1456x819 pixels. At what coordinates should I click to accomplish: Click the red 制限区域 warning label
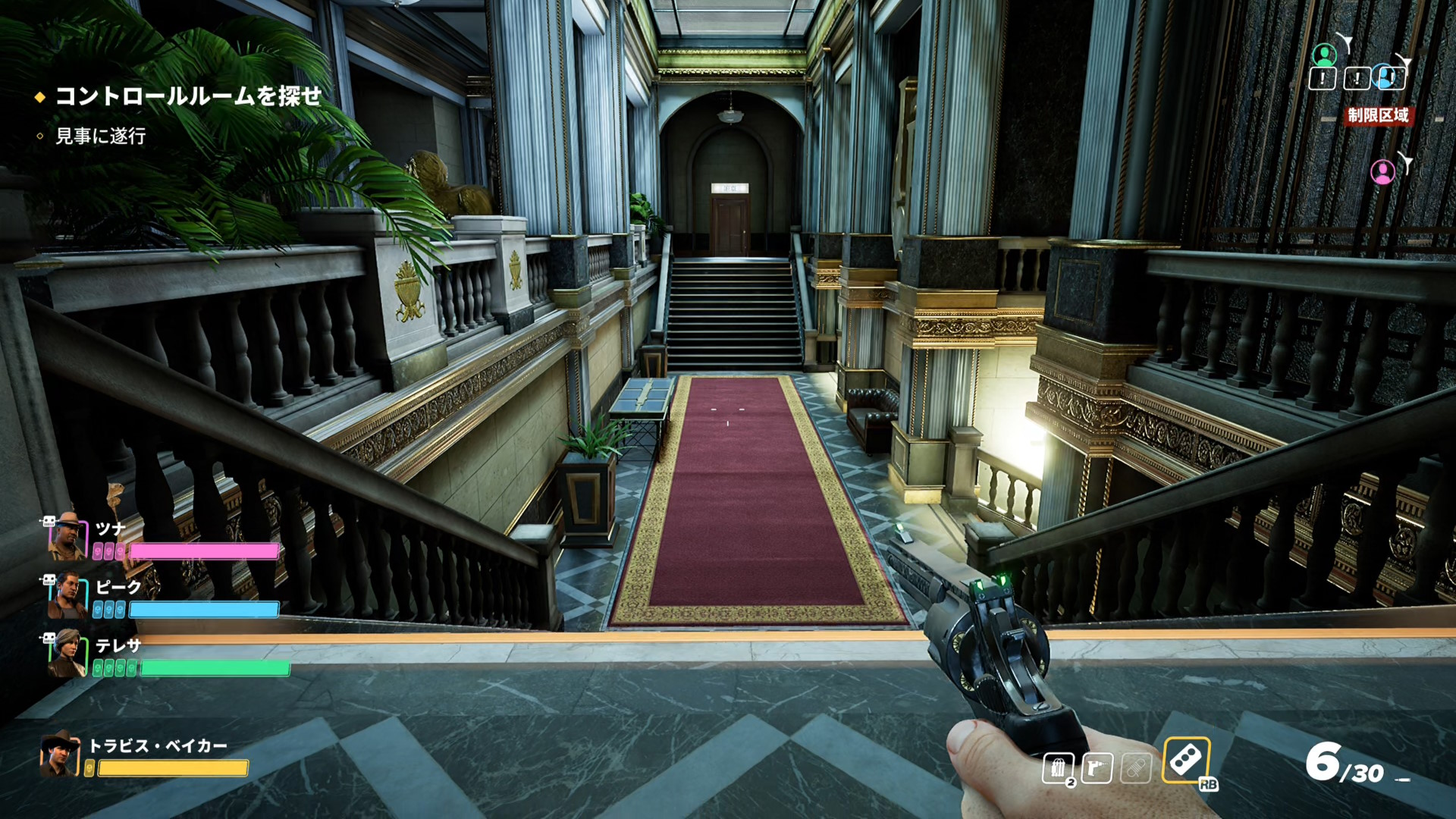point(1378,115)
